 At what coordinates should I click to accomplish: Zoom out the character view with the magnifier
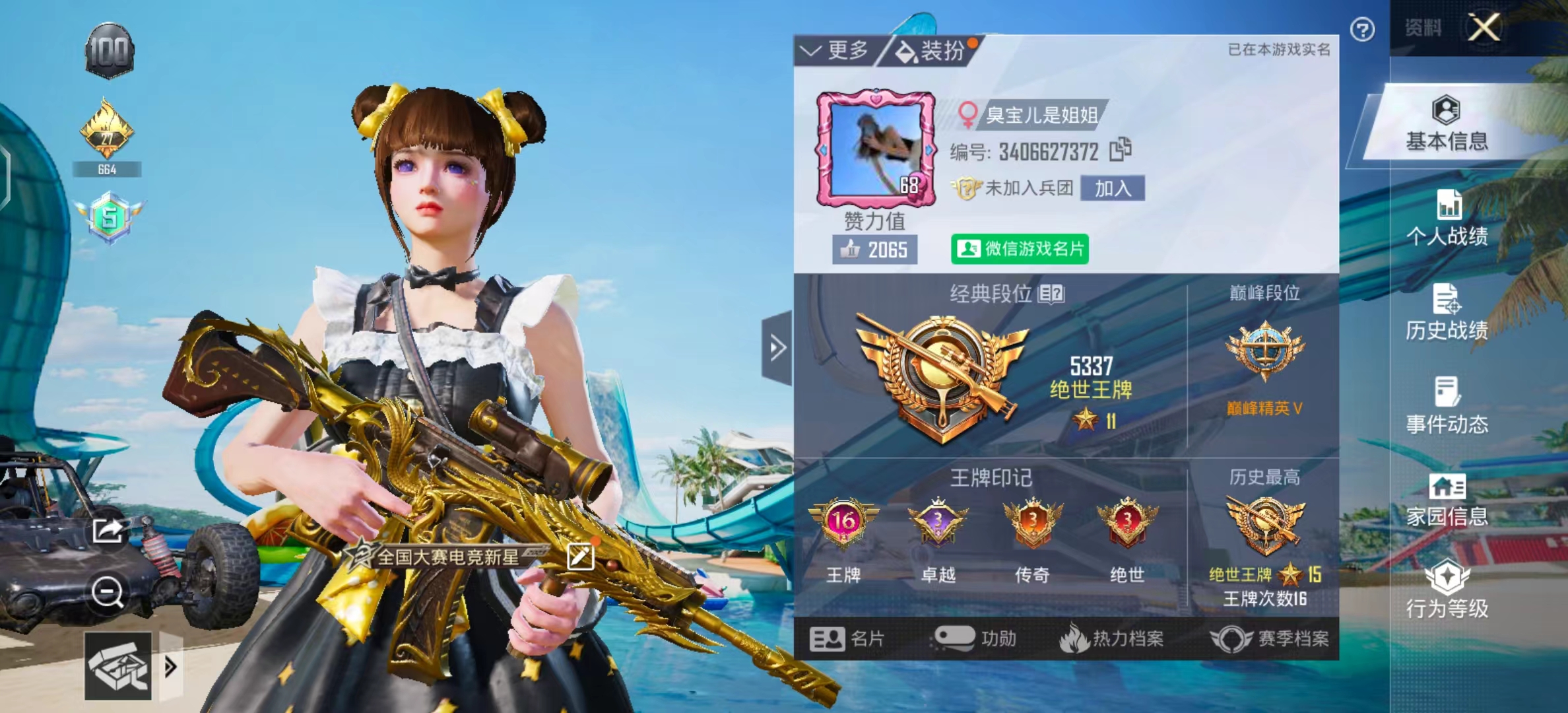pyautogui.click(x=107, y=592)
